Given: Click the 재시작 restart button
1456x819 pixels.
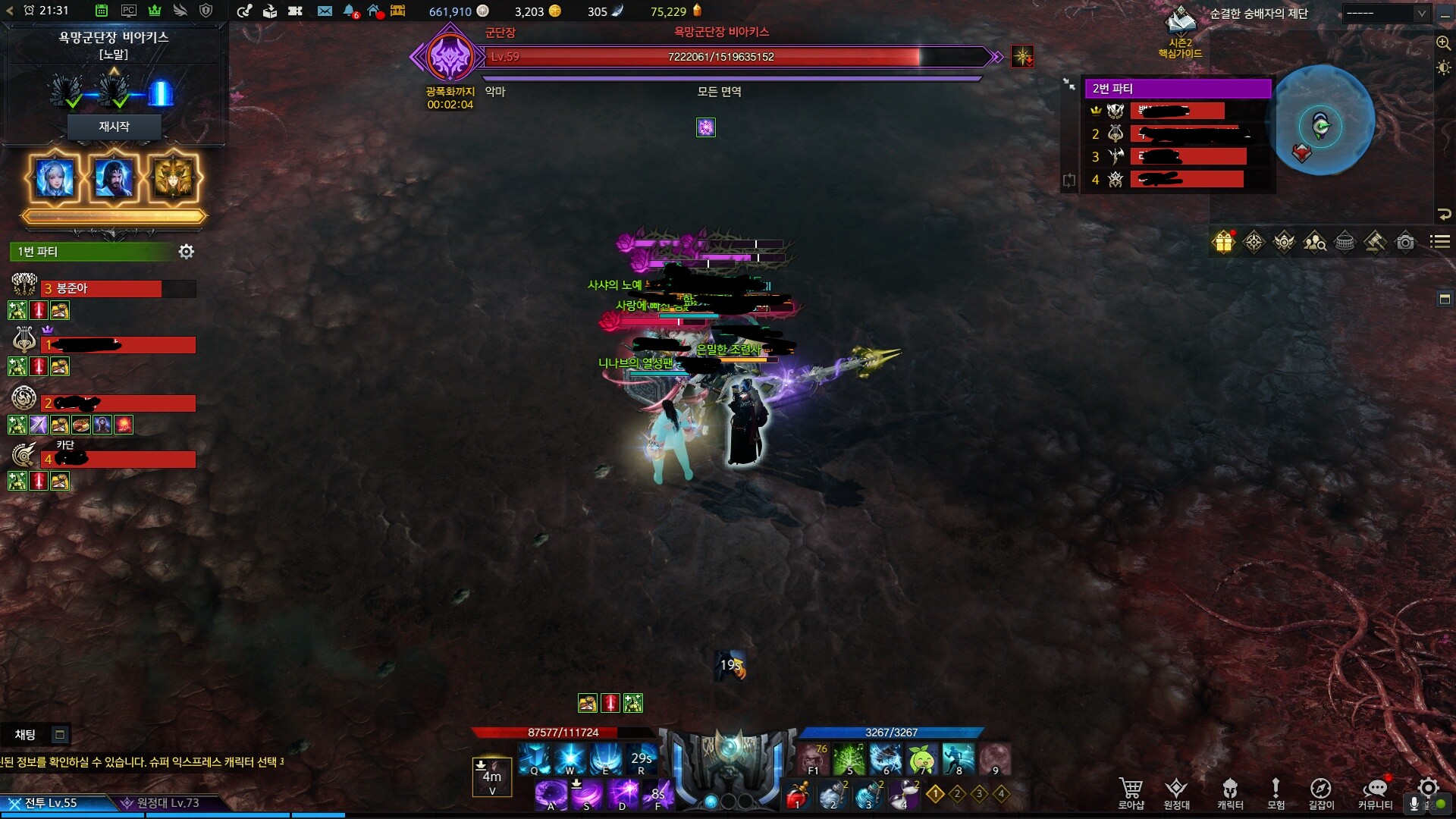Looking at the screenshot, I should [114, 127].
